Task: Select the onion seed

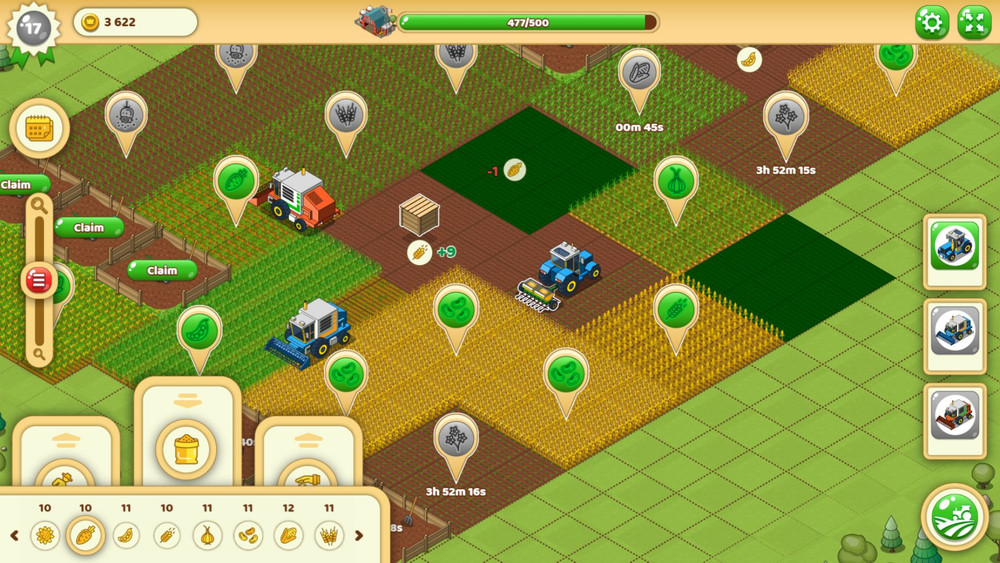Action: (207, 536)
